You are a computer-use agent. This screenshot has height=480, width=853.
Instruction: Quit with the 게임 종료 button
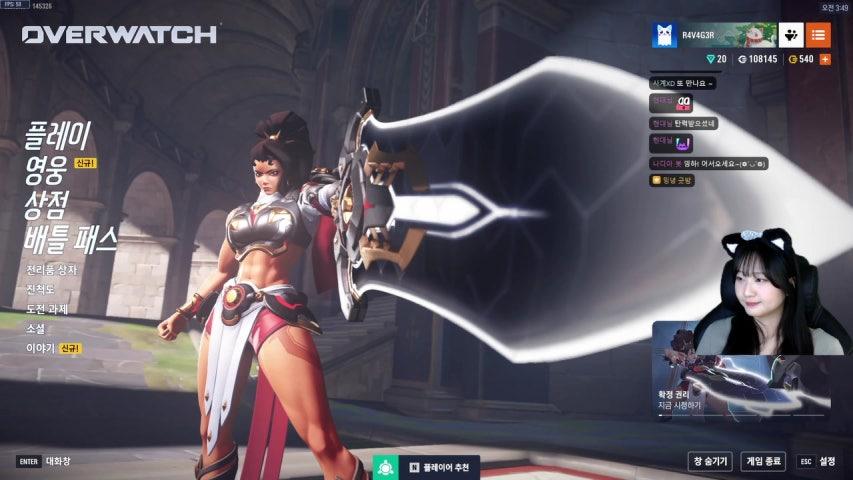pos(764,461)
